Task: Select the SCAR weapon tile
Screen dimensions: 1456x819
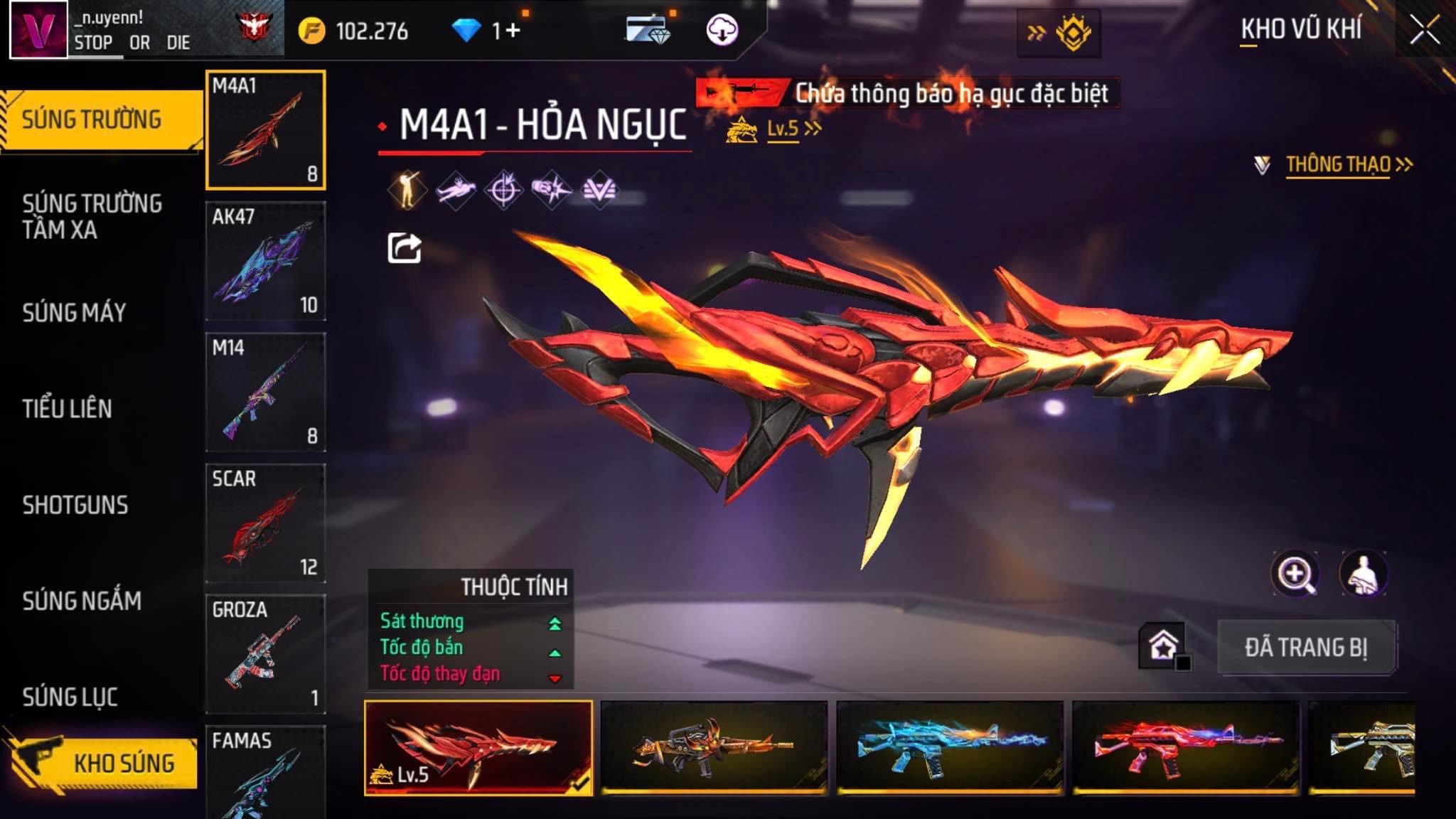Action: point(265,523)
